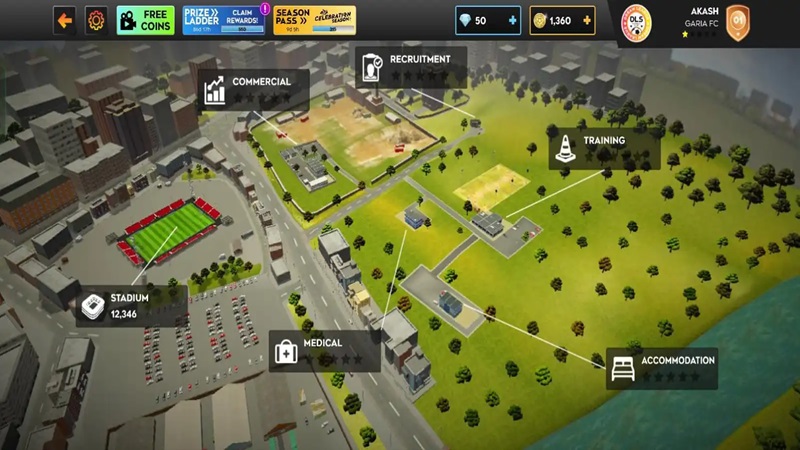This screenshot has height=450, width=800.
Task: Go back with the orange arrow button
Action: click(x=65, y=20)
